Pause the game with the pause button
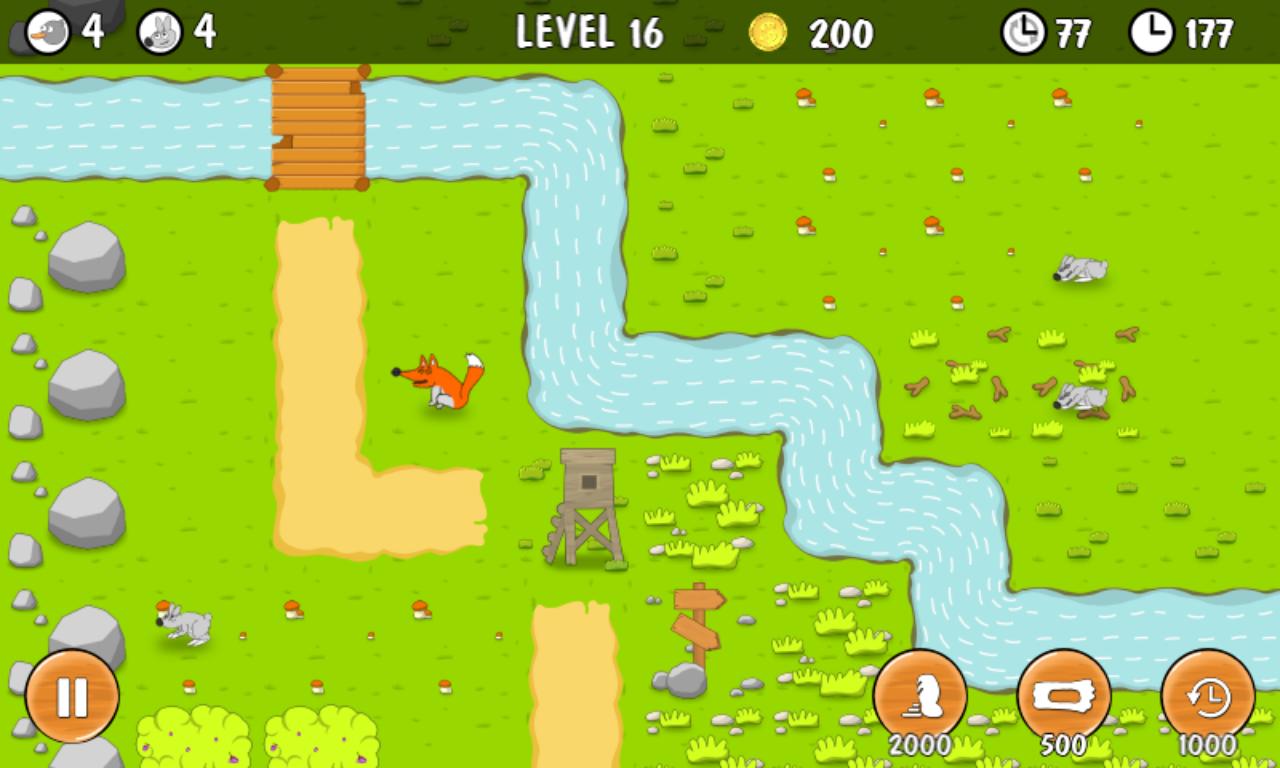The image size is (1280, 768). pos(70,692)
